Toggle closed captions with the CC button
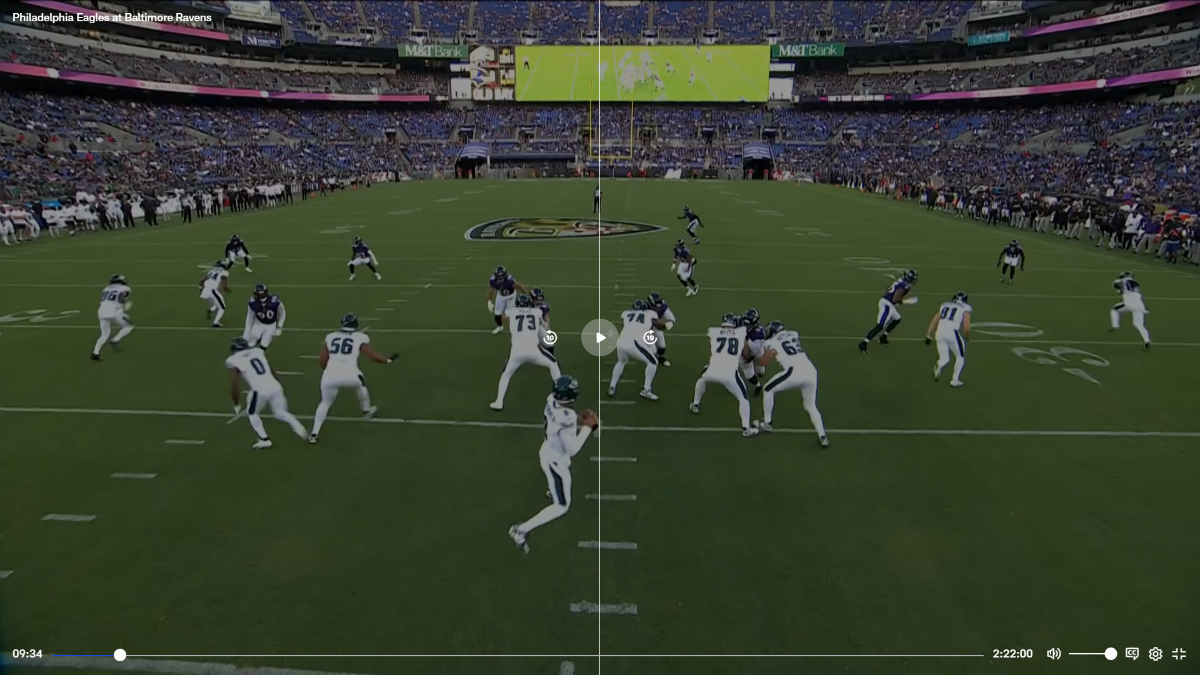The image size is (1200, 675). [x=1132, y=654]
